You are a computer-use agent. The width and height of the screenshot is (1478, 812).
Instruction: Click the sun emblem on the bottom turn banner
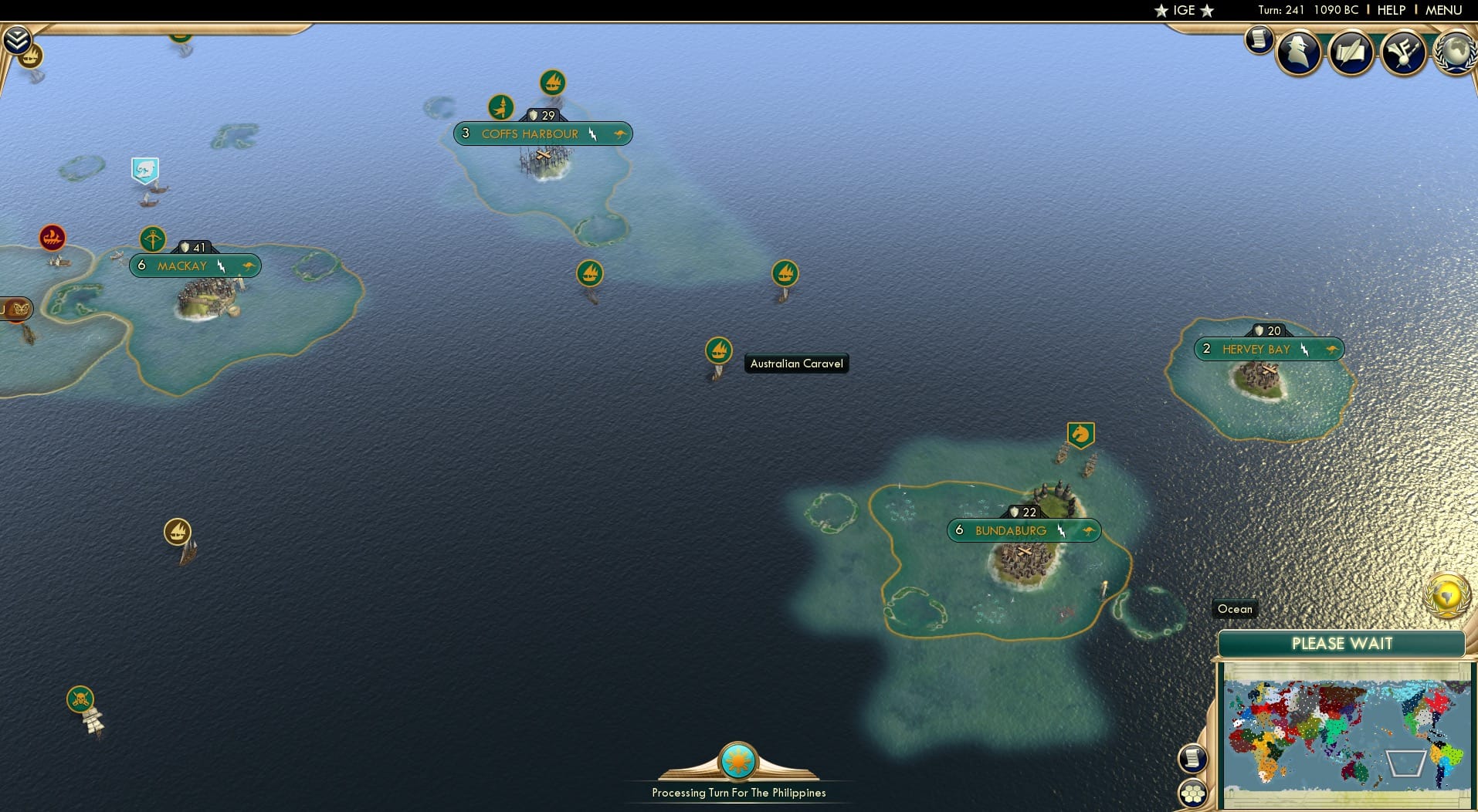tap(737, 761)
